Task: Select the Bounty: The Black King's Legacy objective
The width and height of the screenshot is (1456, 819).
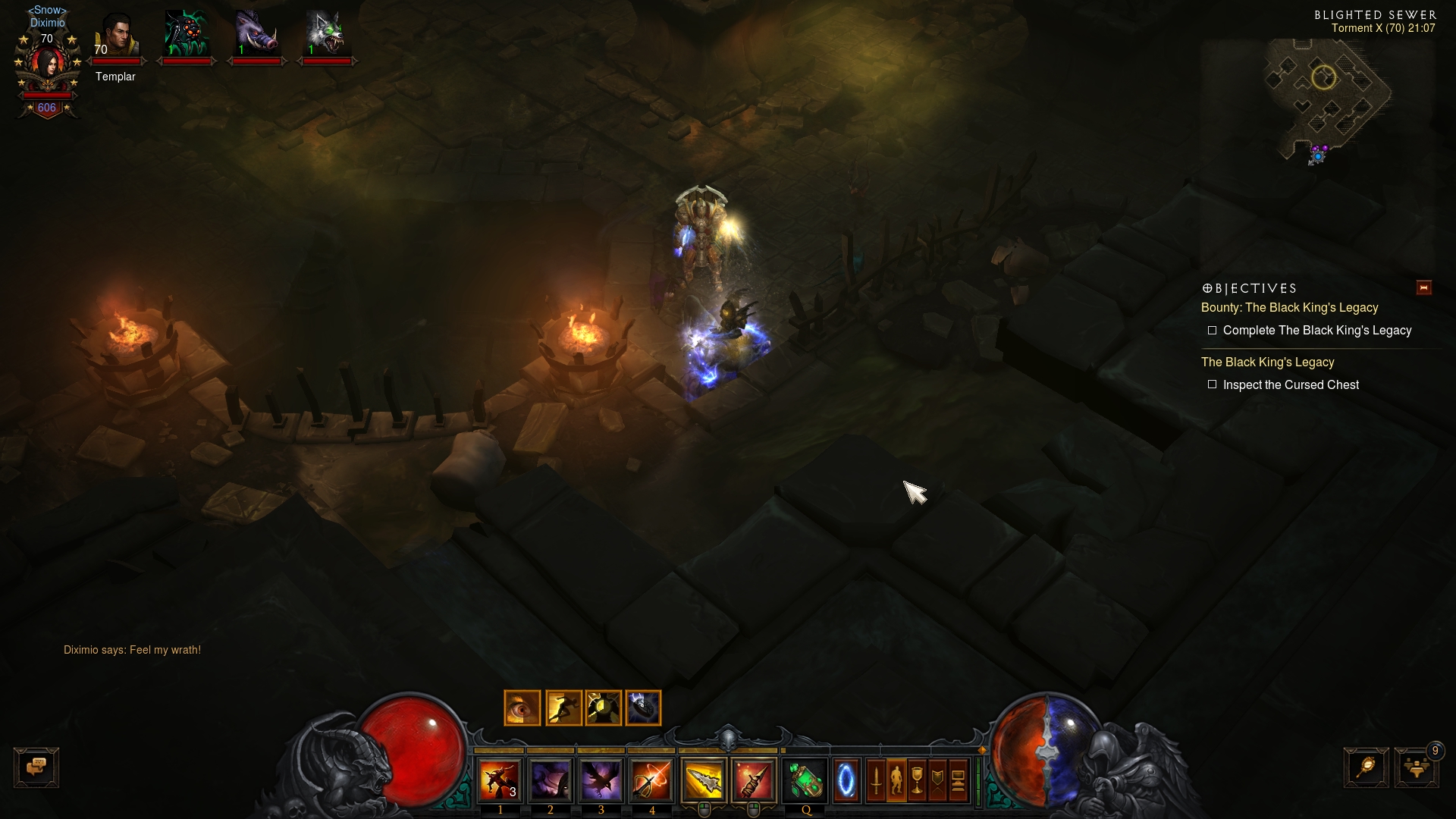Action: 1289,308
